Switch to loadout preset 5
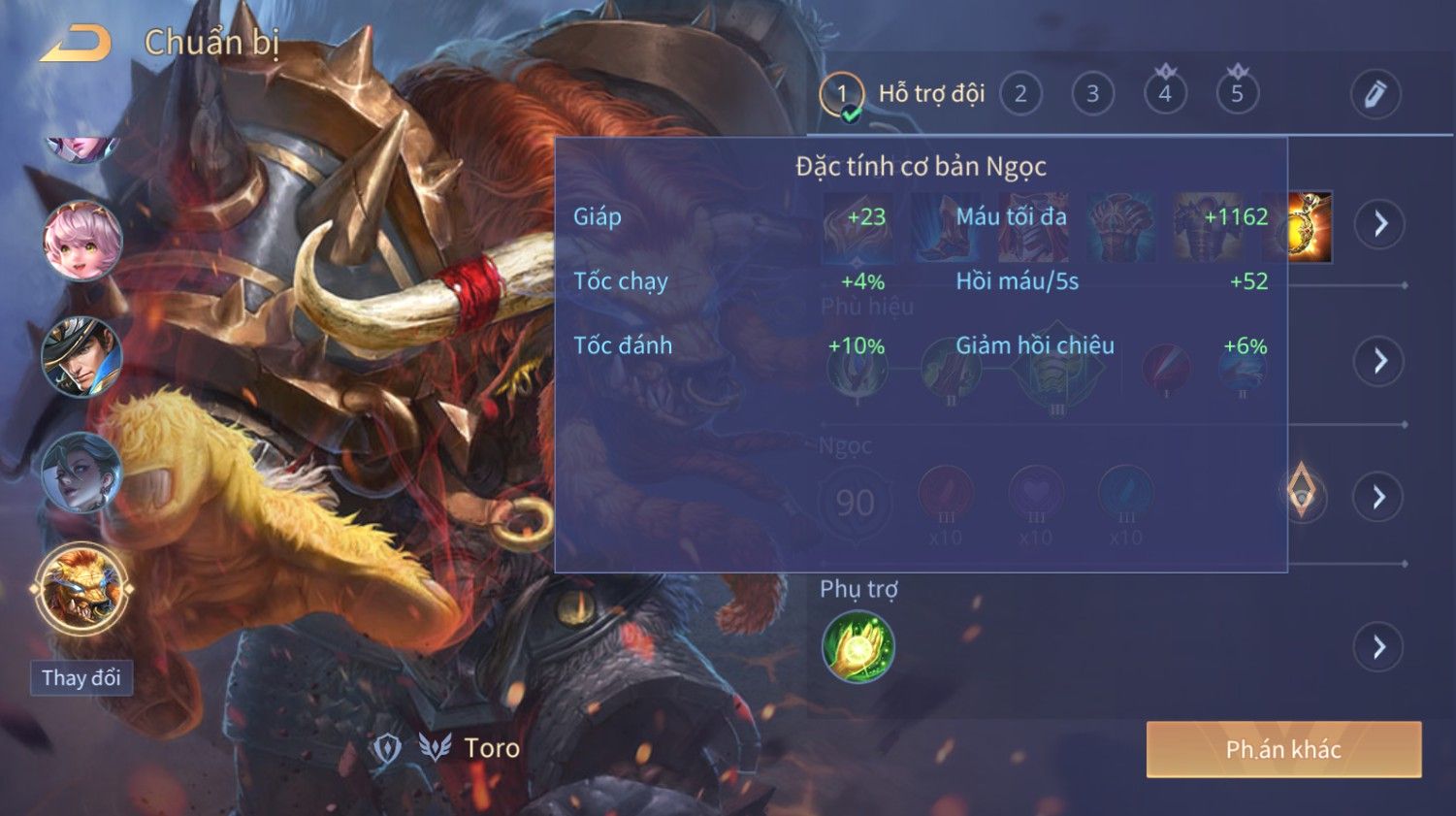The image size is (1456, 816). pos(1237,94)
